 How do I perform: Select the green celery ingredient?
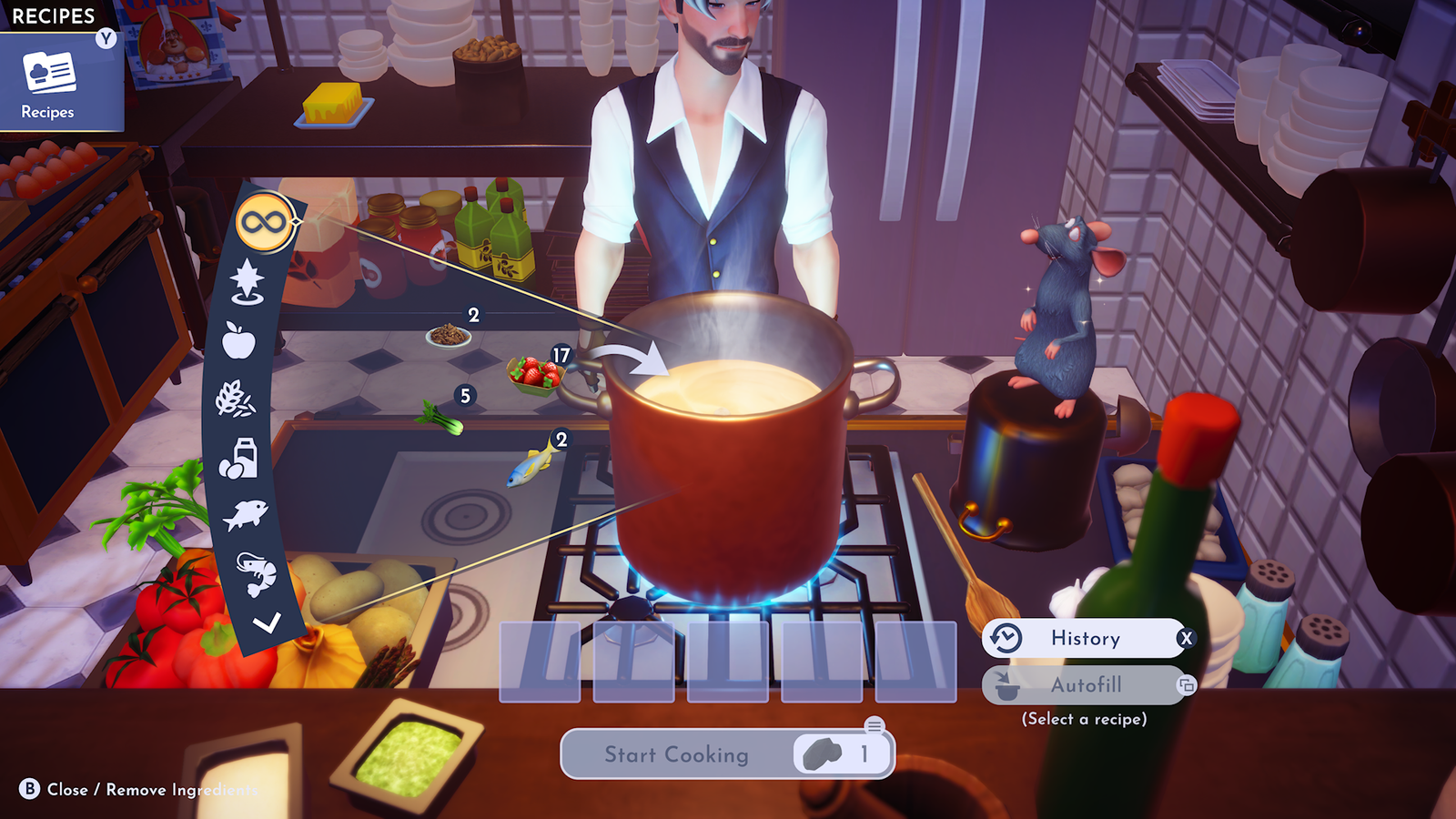[440, 419]
